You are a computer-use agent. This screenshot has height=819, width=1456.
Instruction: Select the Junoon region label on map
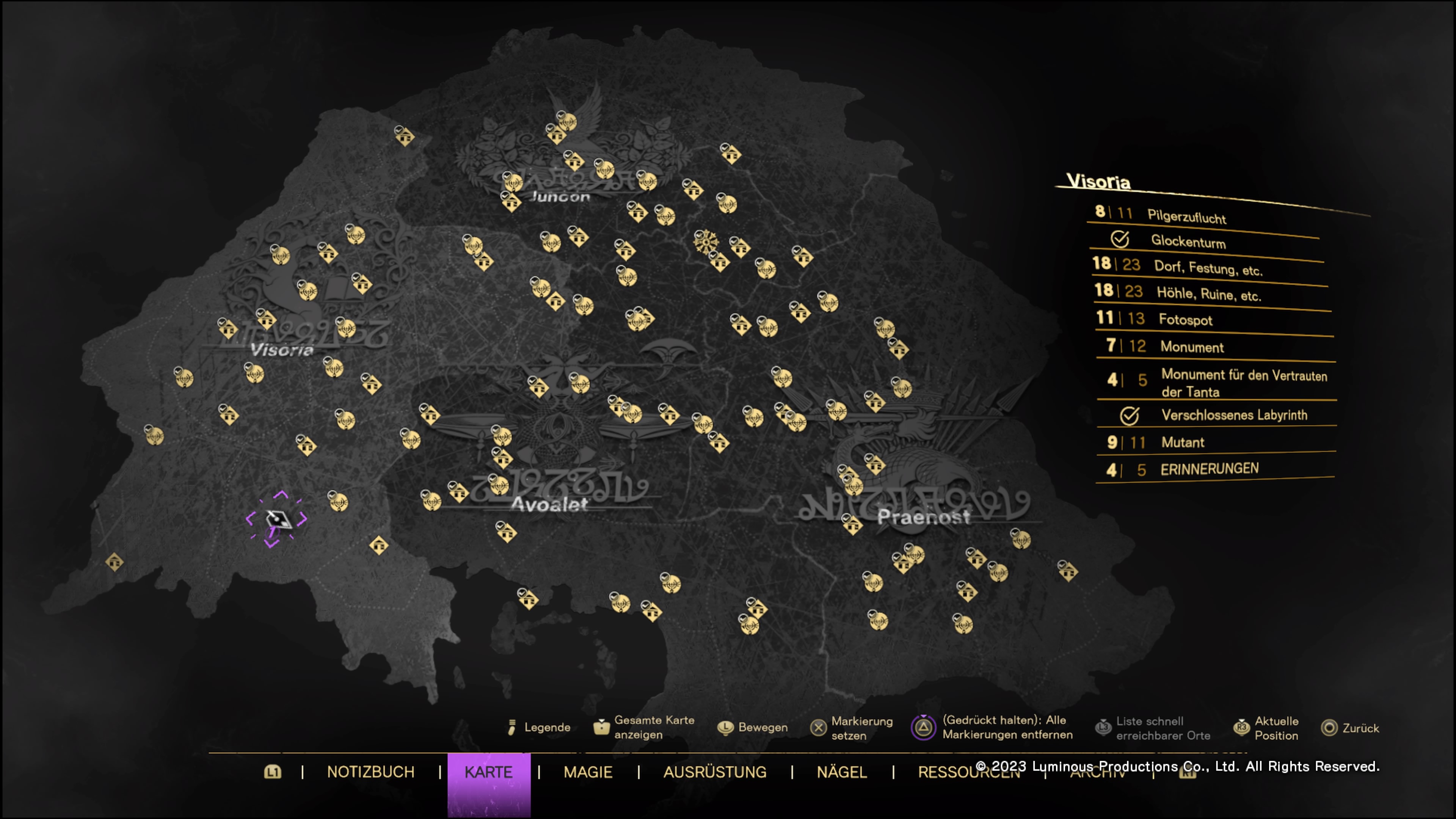pyautogui.click(x=560, y=197)
